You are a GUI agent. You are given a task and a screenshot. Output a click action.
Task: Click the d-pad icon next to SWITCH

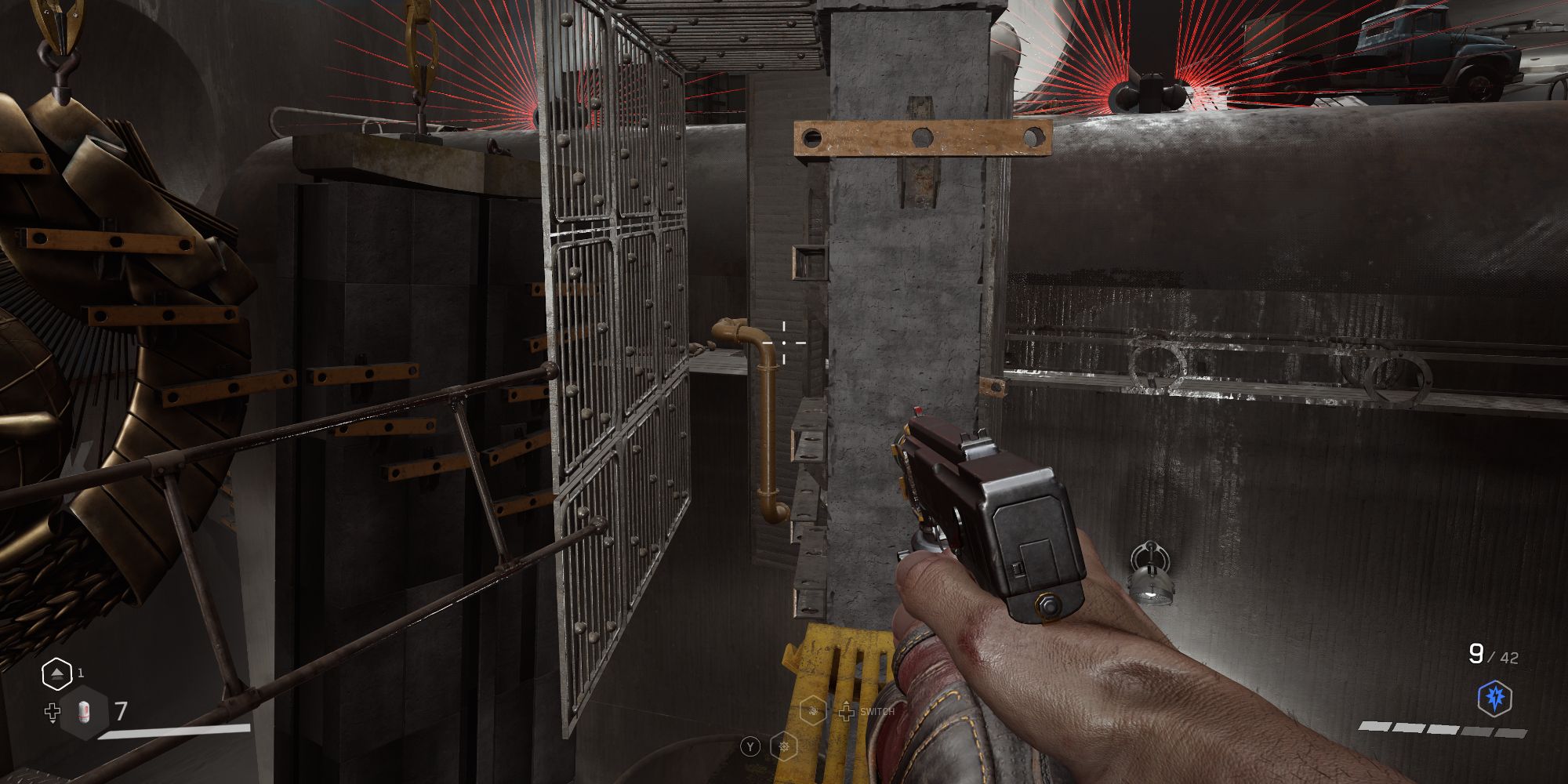[x=847, y=713]
